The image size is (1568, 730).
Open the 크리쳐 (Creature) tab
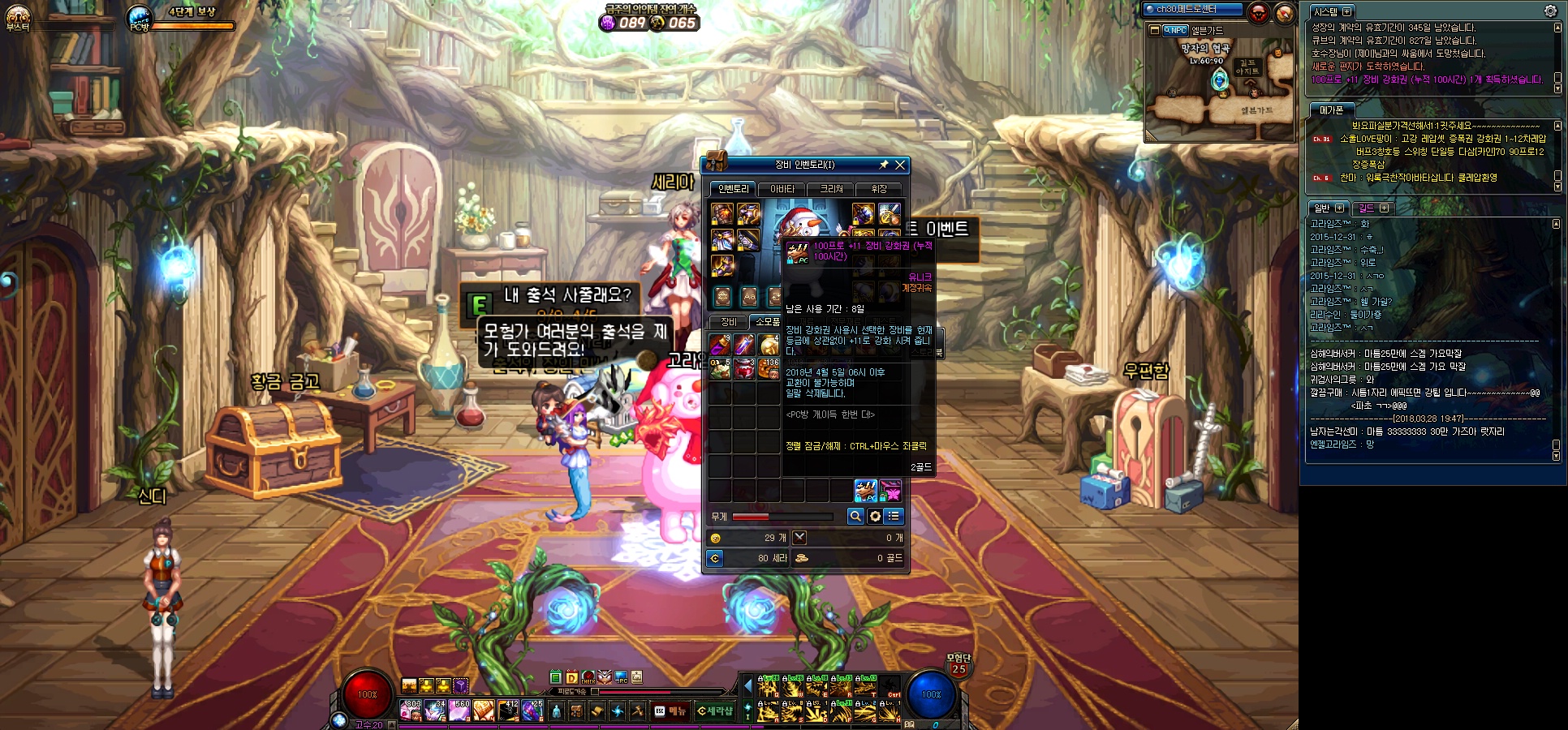point(831,189)
